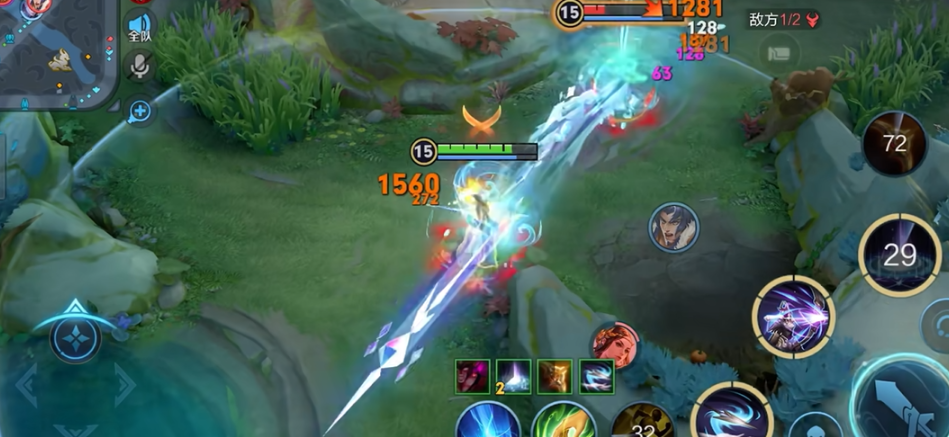The width and height of the screenshot is (949, 437).
Task: Activate the blue arrow-dash skill
Action: [731, 415]
